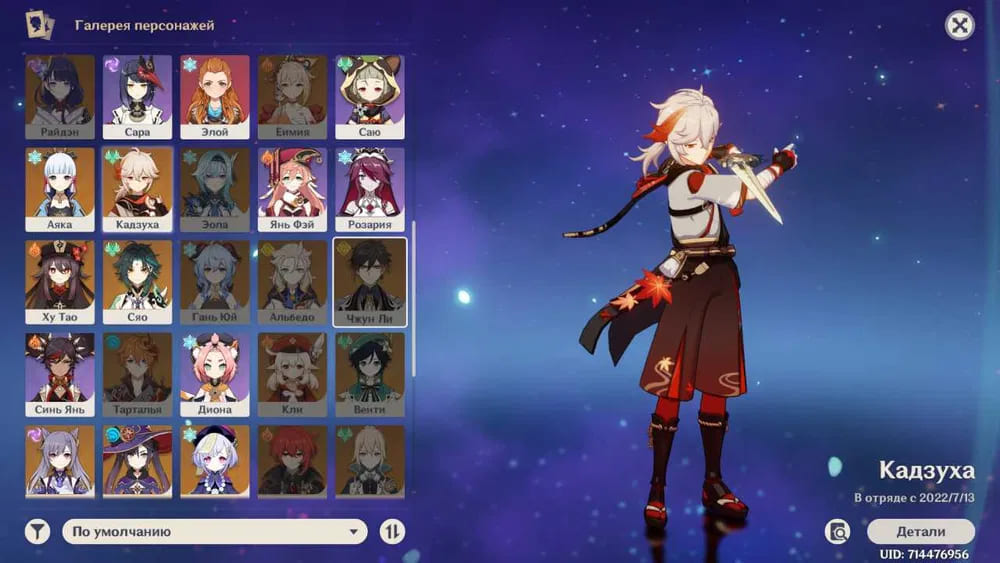1000x563 pixels.
Task: Choose the Розария character card
Action: (370, 189)
